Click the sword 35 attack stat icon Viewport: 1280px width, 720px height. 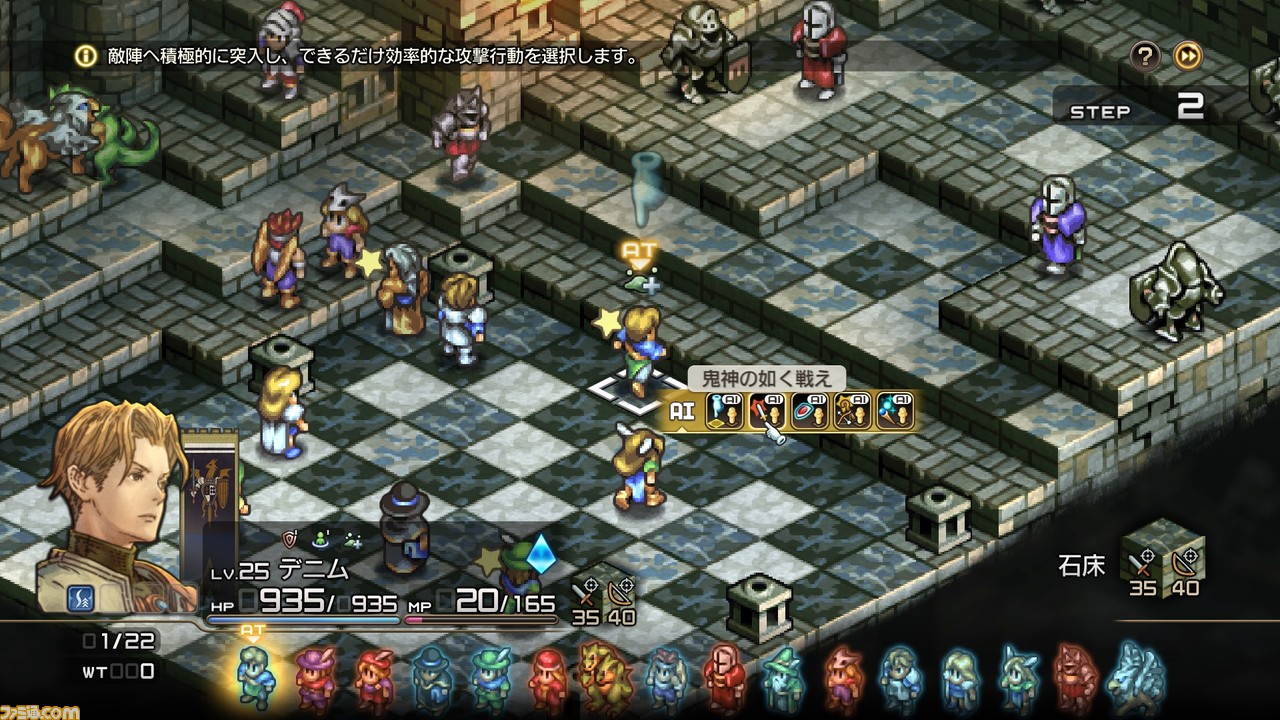pyautogui.click(x=585, y=594)
